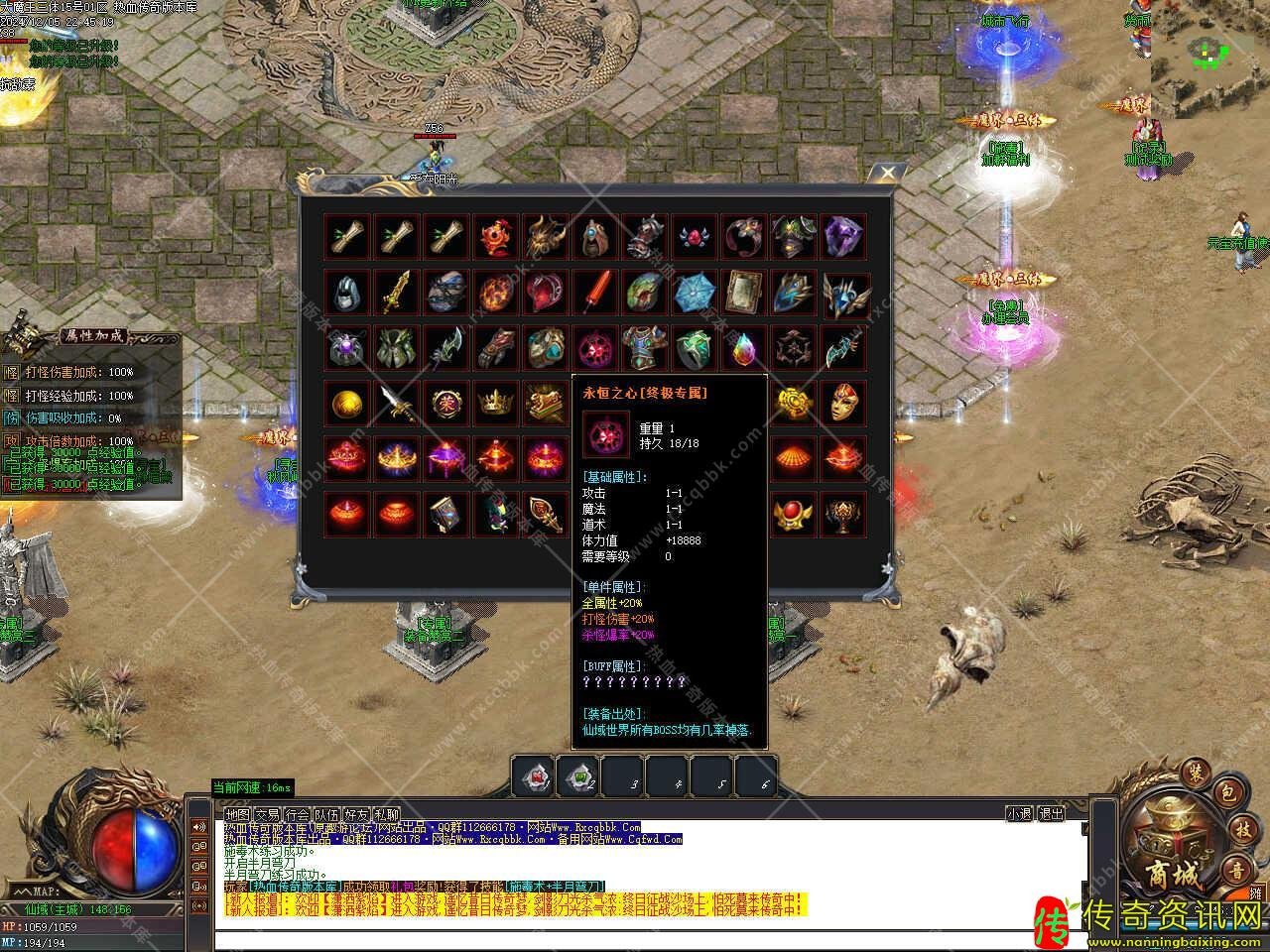
Task: Click the 小退 logout button
Action: [1019, 814]
